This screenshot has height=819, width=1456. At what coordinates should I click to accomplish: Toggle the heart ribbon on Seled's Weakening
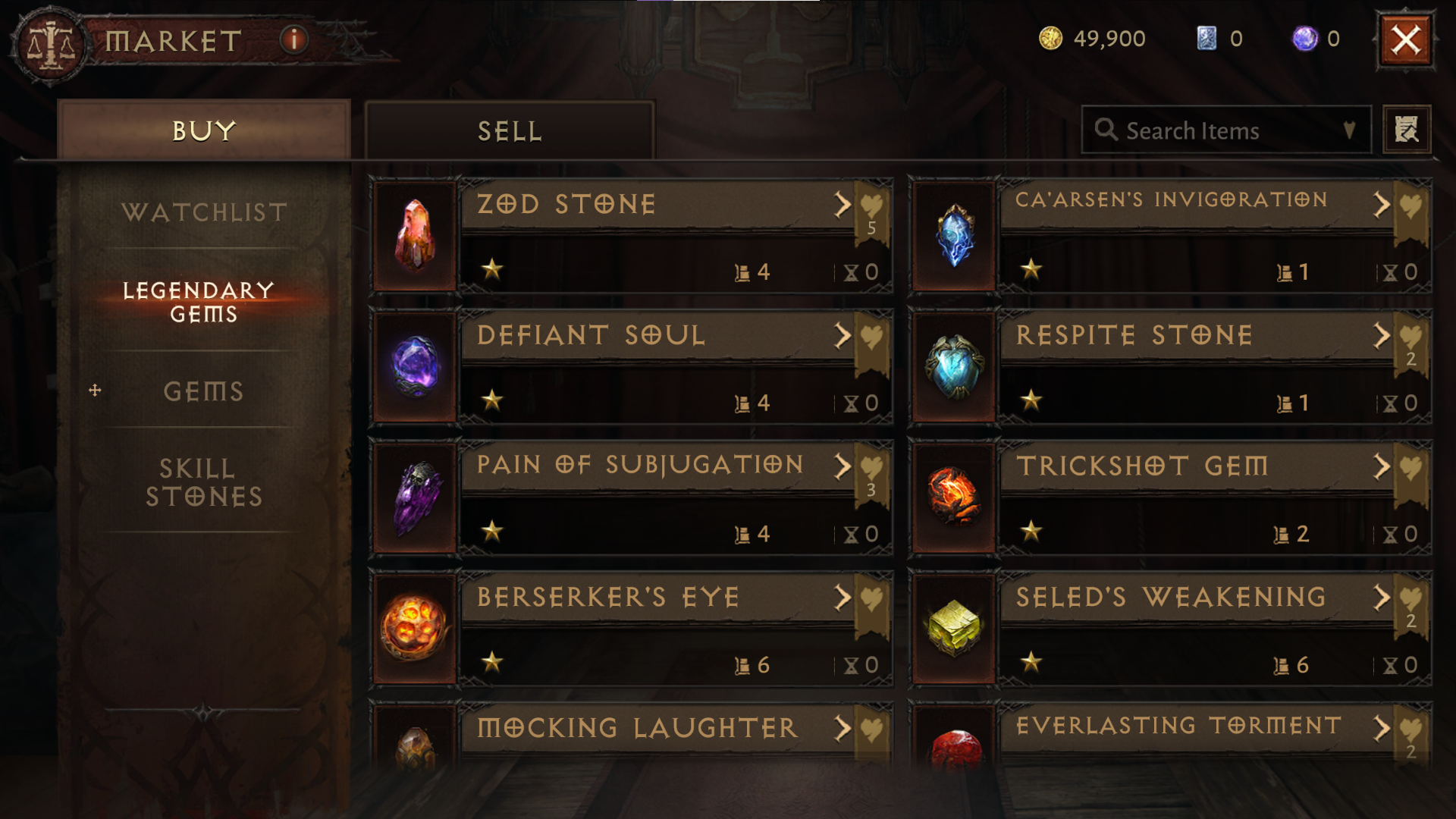[1410, 597]
